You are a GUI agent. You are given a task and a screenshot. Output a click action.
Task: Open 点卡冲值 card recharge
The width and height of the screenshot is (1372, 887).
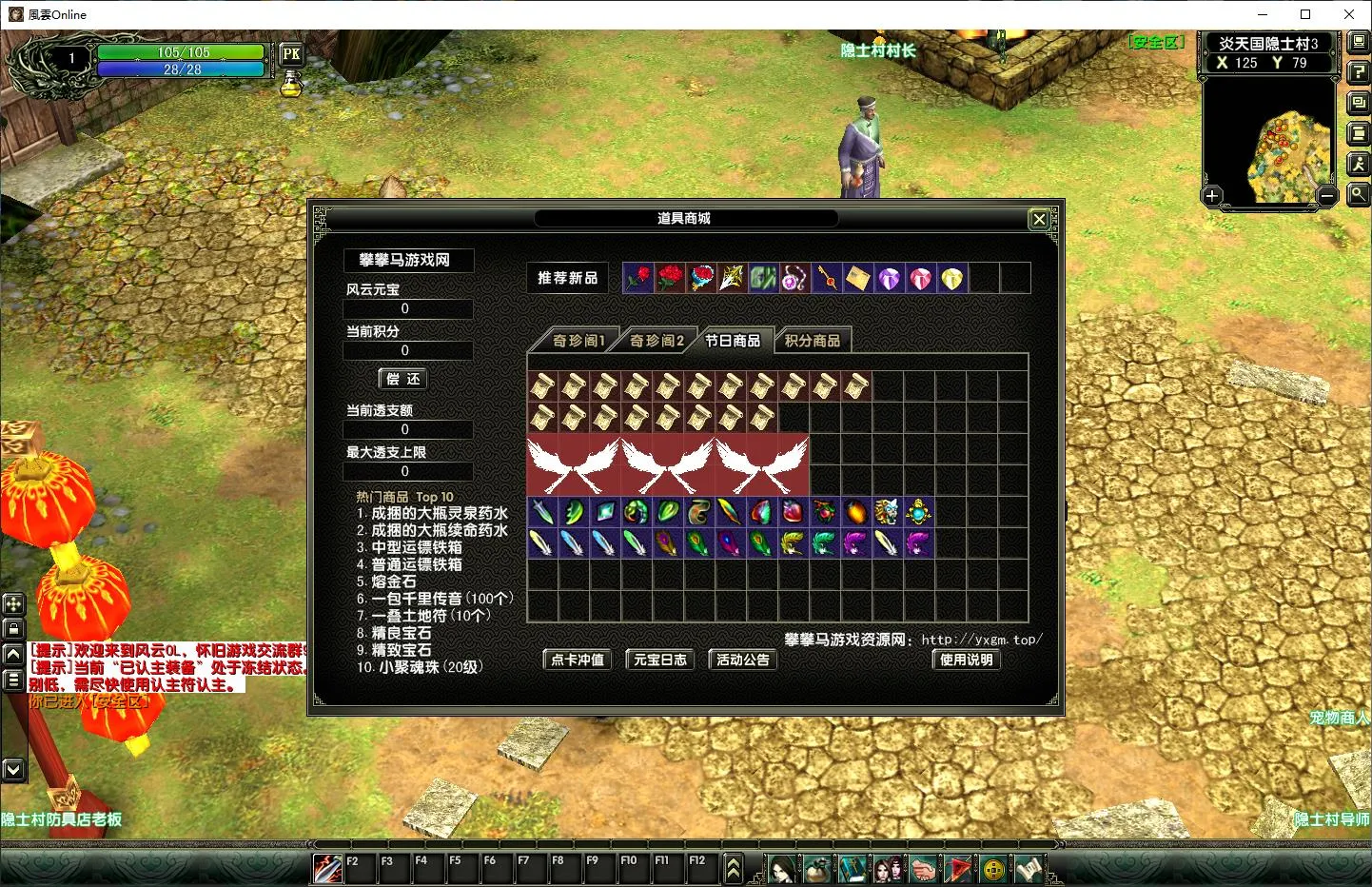(x=578, y=660)
